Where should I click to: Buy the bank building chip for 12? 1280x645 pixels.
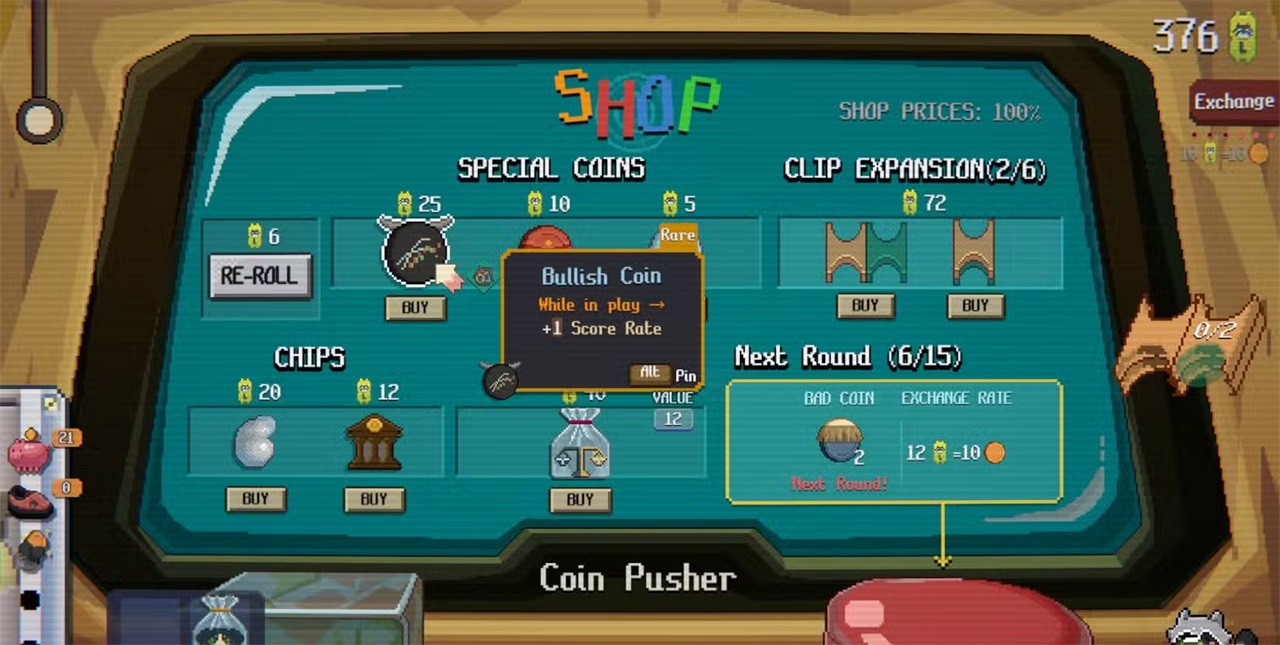coord(373,499)
